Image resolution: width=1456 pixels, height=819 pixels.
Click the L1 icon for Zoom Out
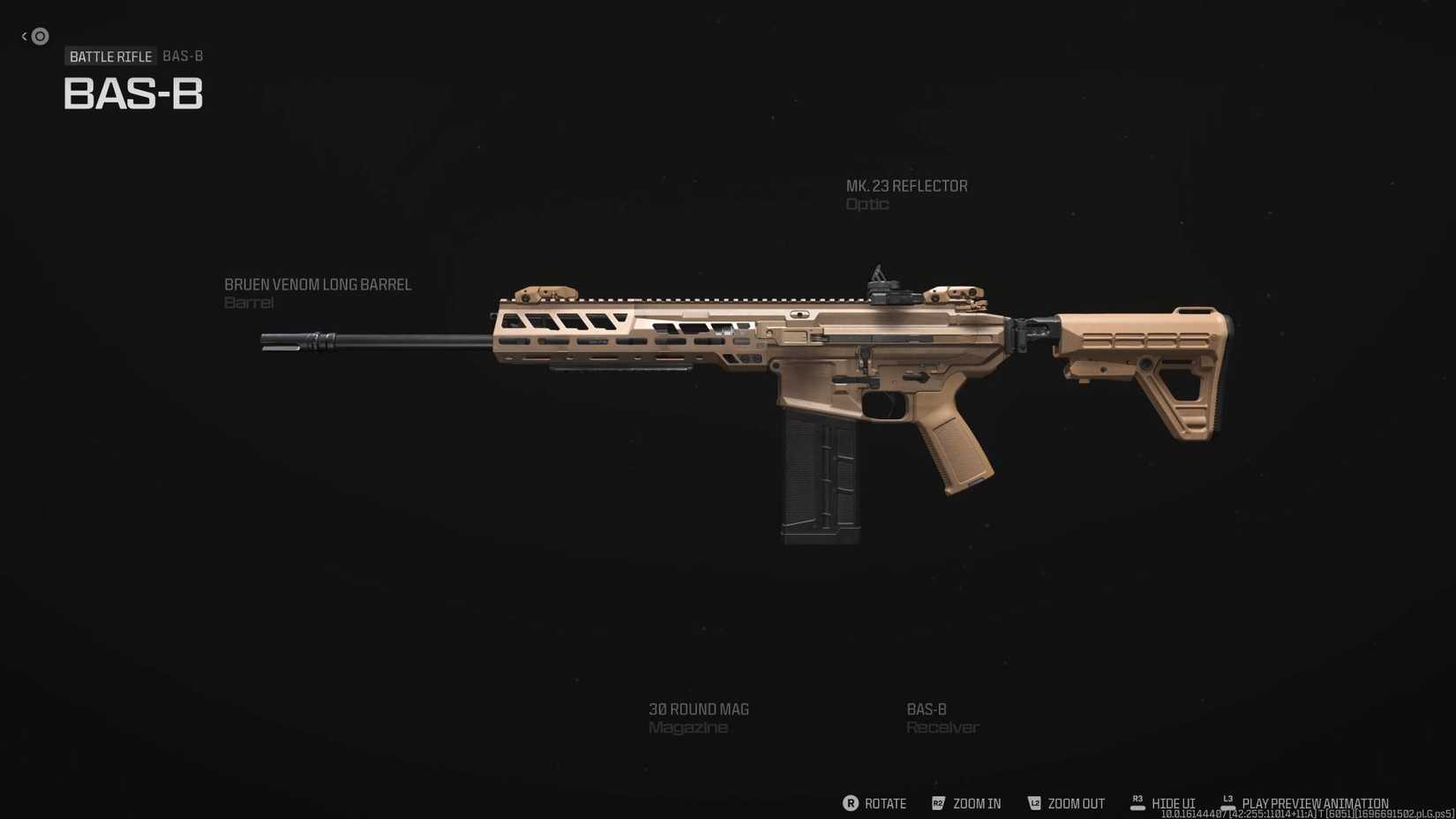pyautogui.click(x=1034, y=803)
